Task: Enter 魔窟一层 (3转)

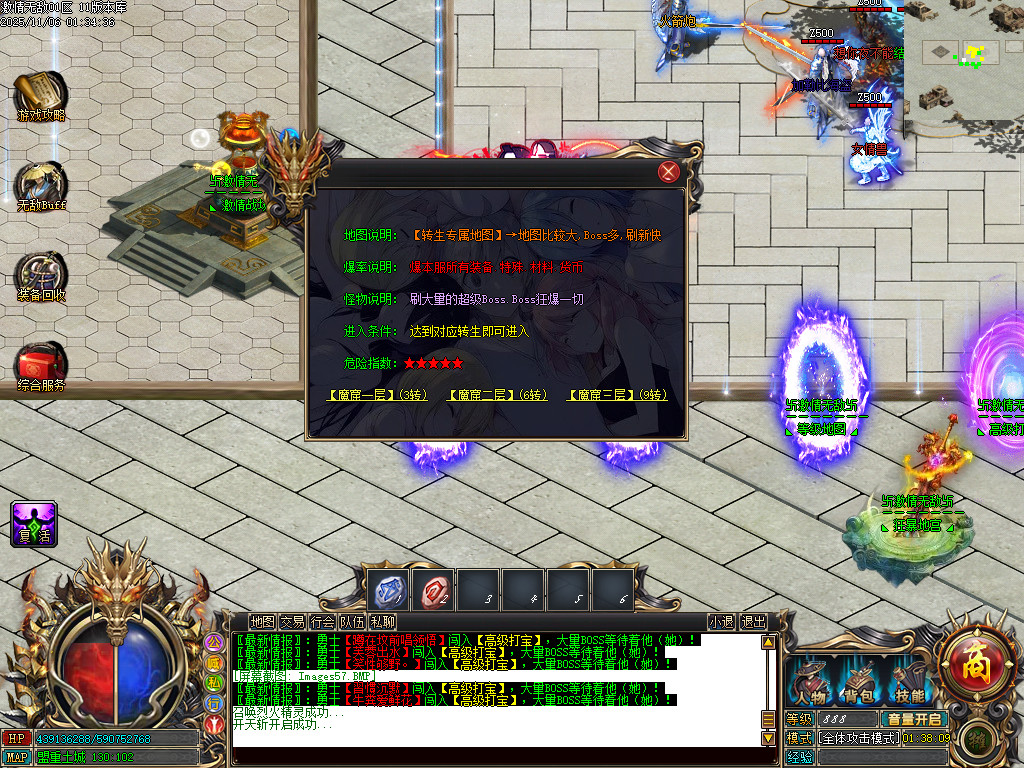Action: pyautogui.click(x=377, y=395)
